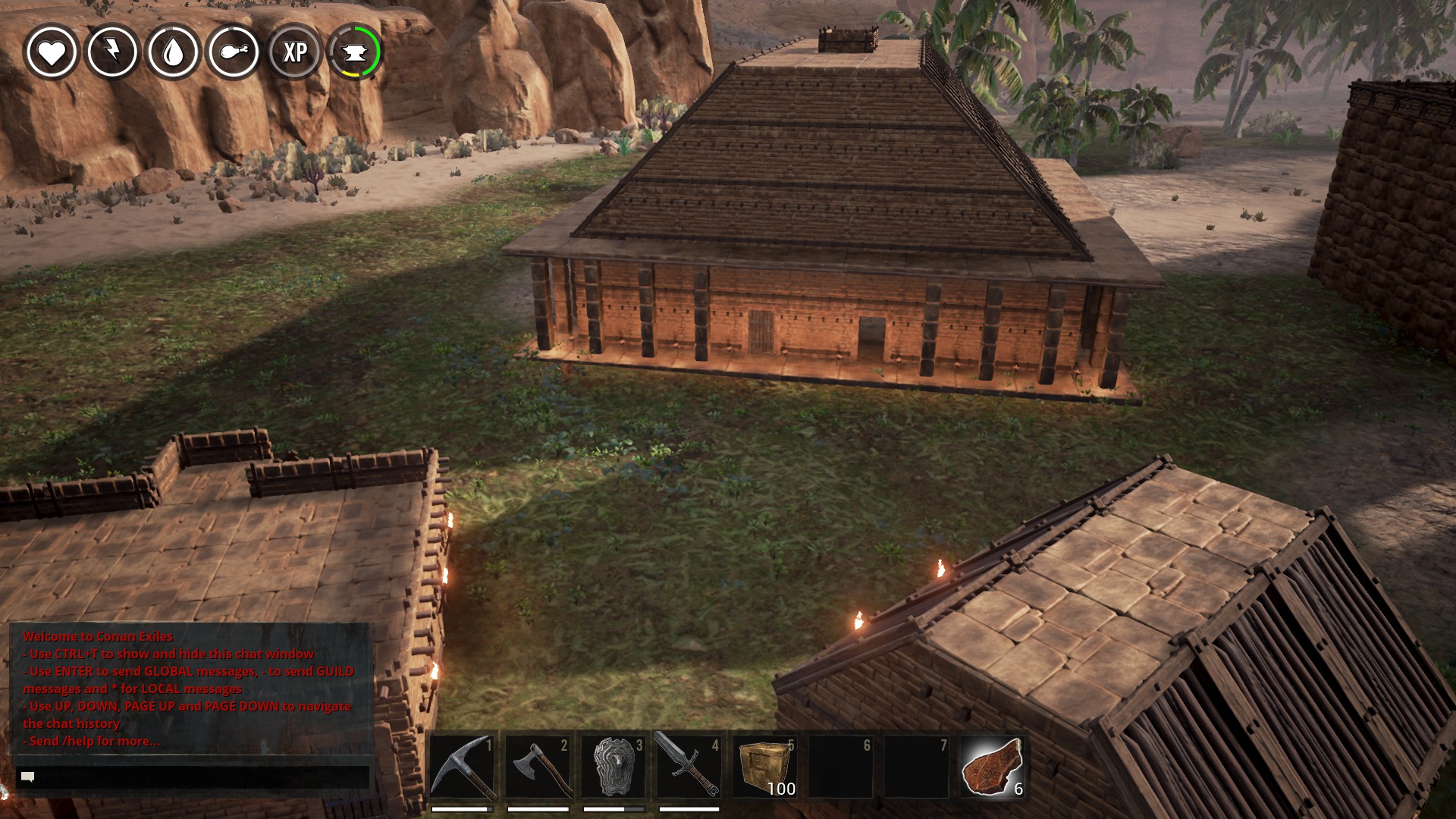Select the pickaxe in hotbar slot 1

tap(463, 767)
